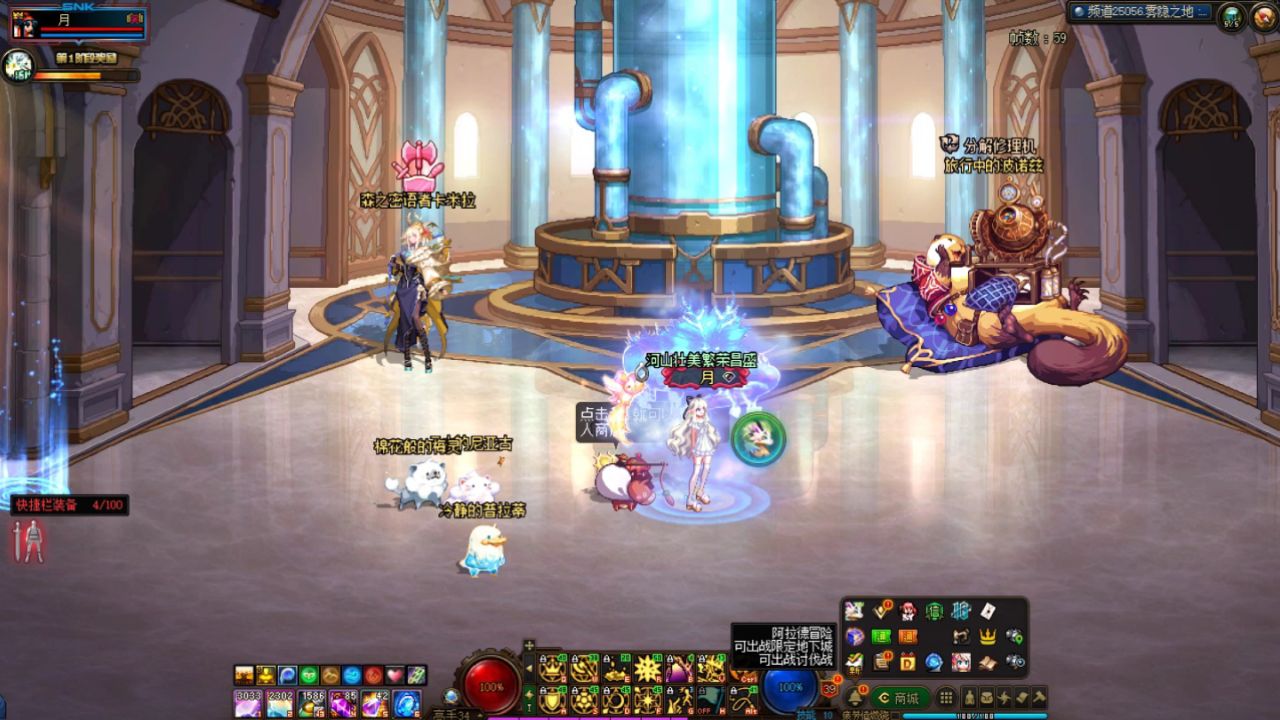Screen dimensions: 1280x720
Task: Use the potion showing 1586 count
Action: [311, 703]
